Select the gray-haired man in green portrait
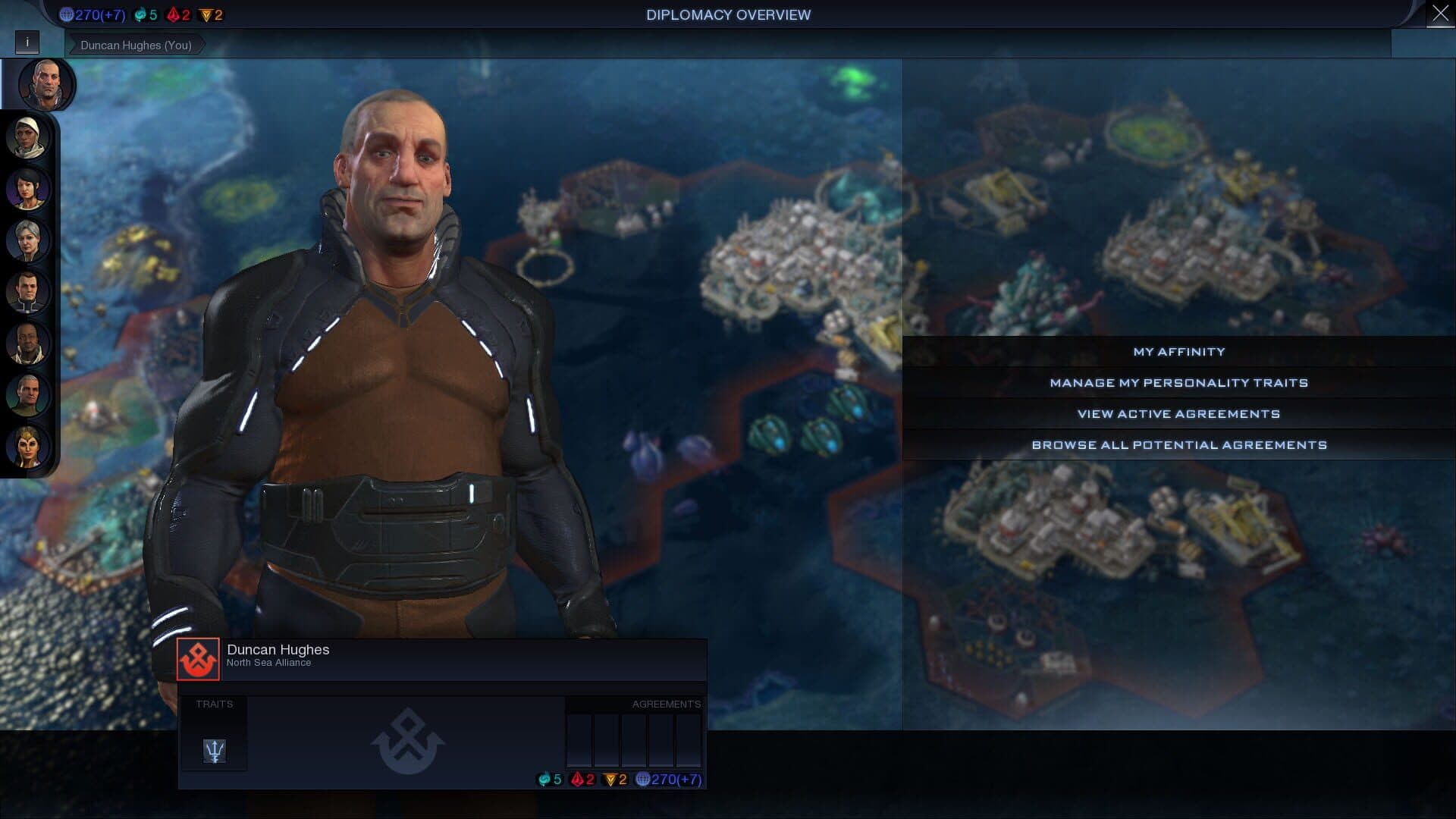Viewport: 1456px width, 819px height. pyautogui.click(x=28, y=395)
